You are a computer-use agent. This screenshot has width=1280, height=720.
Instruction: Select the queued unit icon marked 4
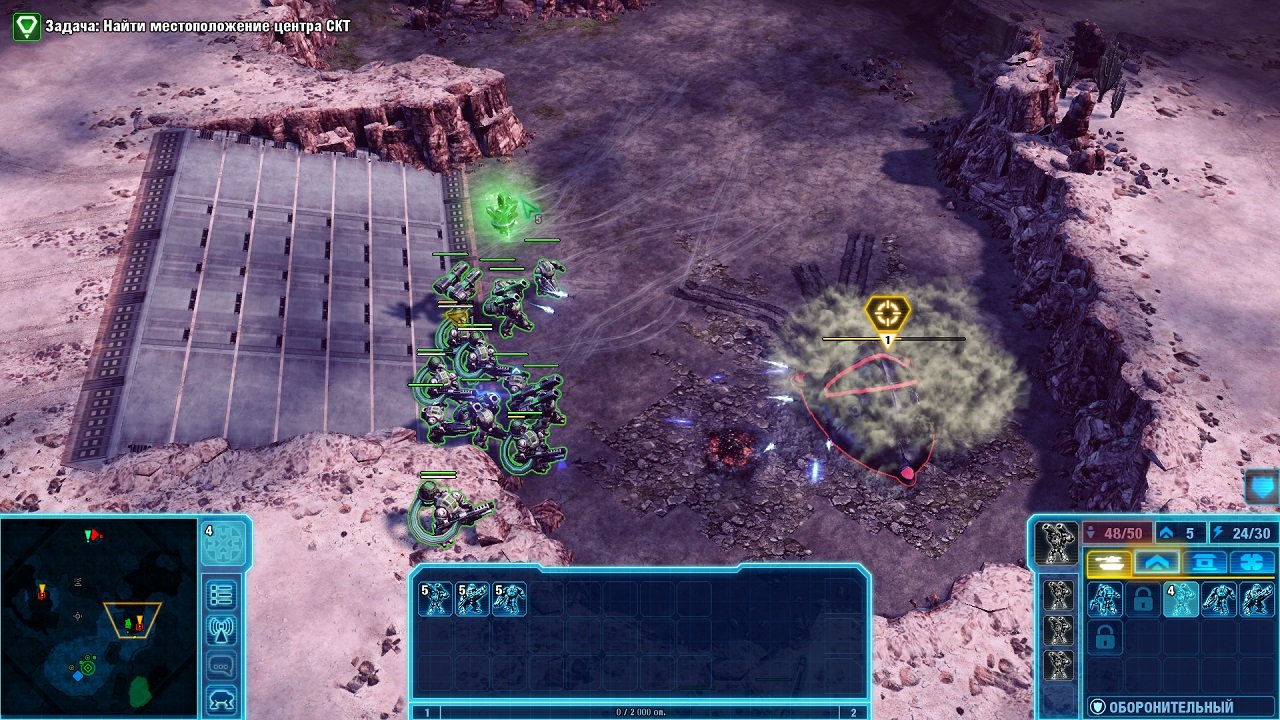coord(1181,601)
